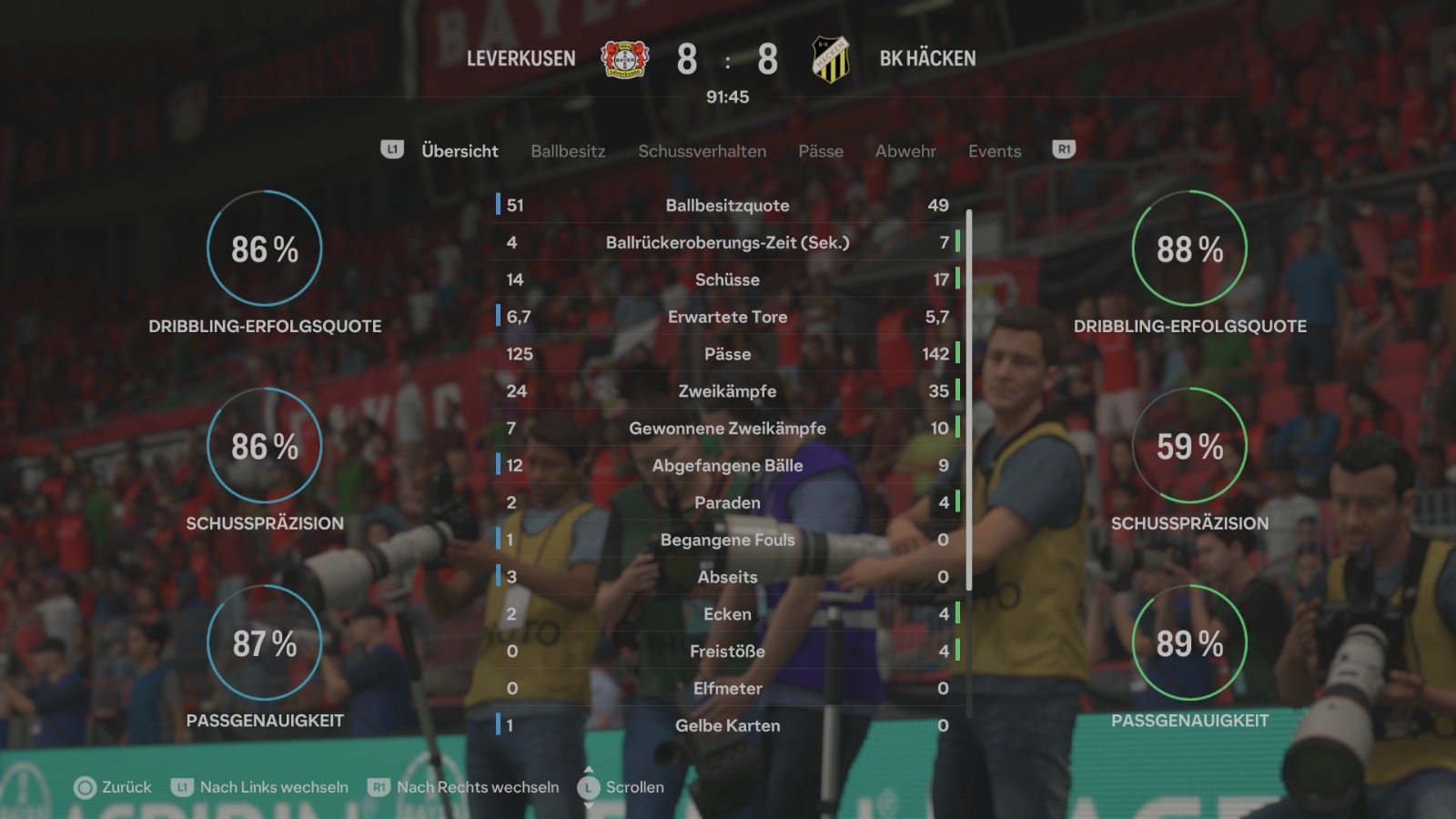Show the Pässe statistics tab
This screenshot has height=819, width=1456.
tap(821, 151)
